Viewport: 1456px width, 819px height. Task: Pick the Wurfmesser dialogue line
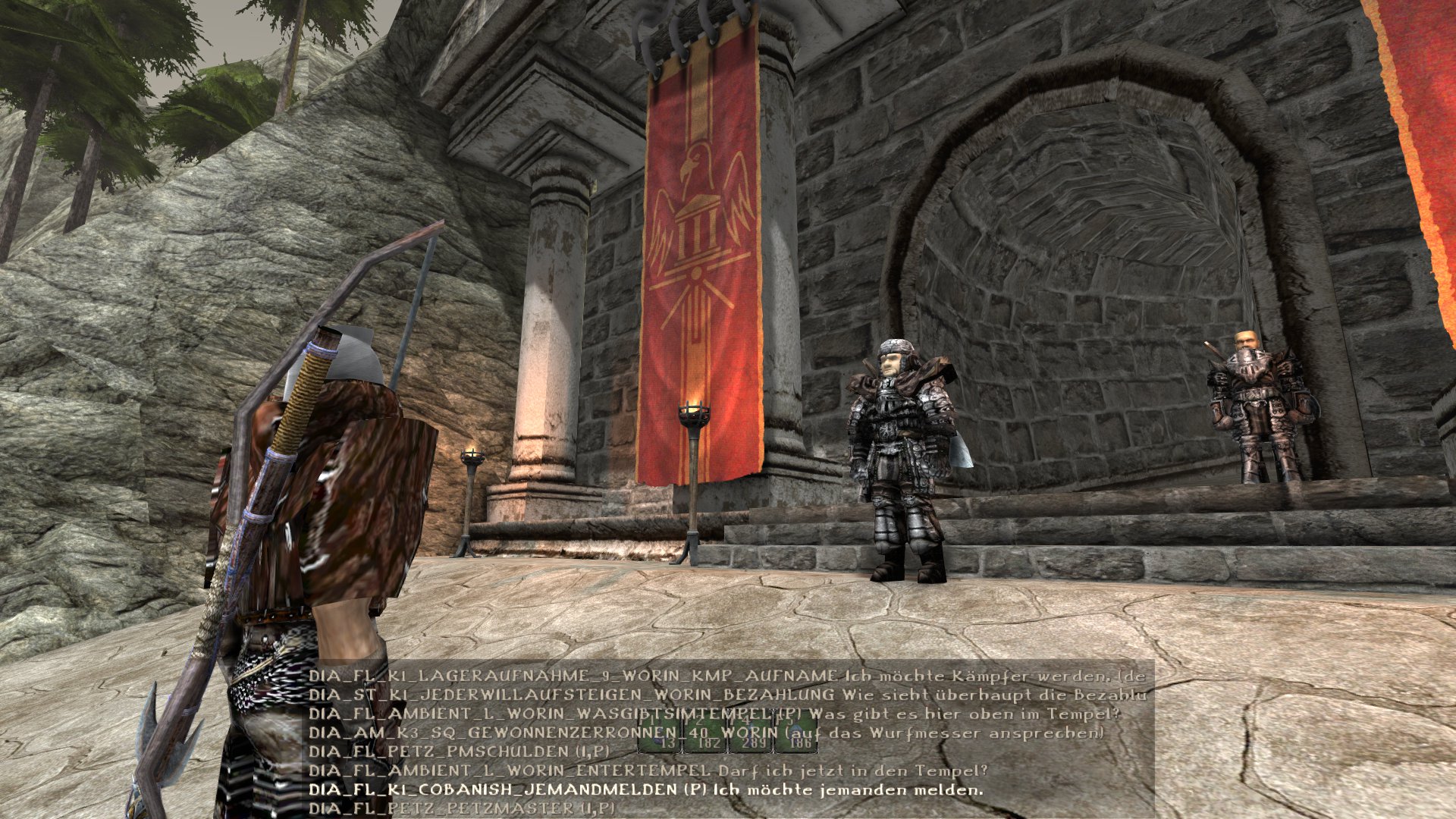coord(705,733)
